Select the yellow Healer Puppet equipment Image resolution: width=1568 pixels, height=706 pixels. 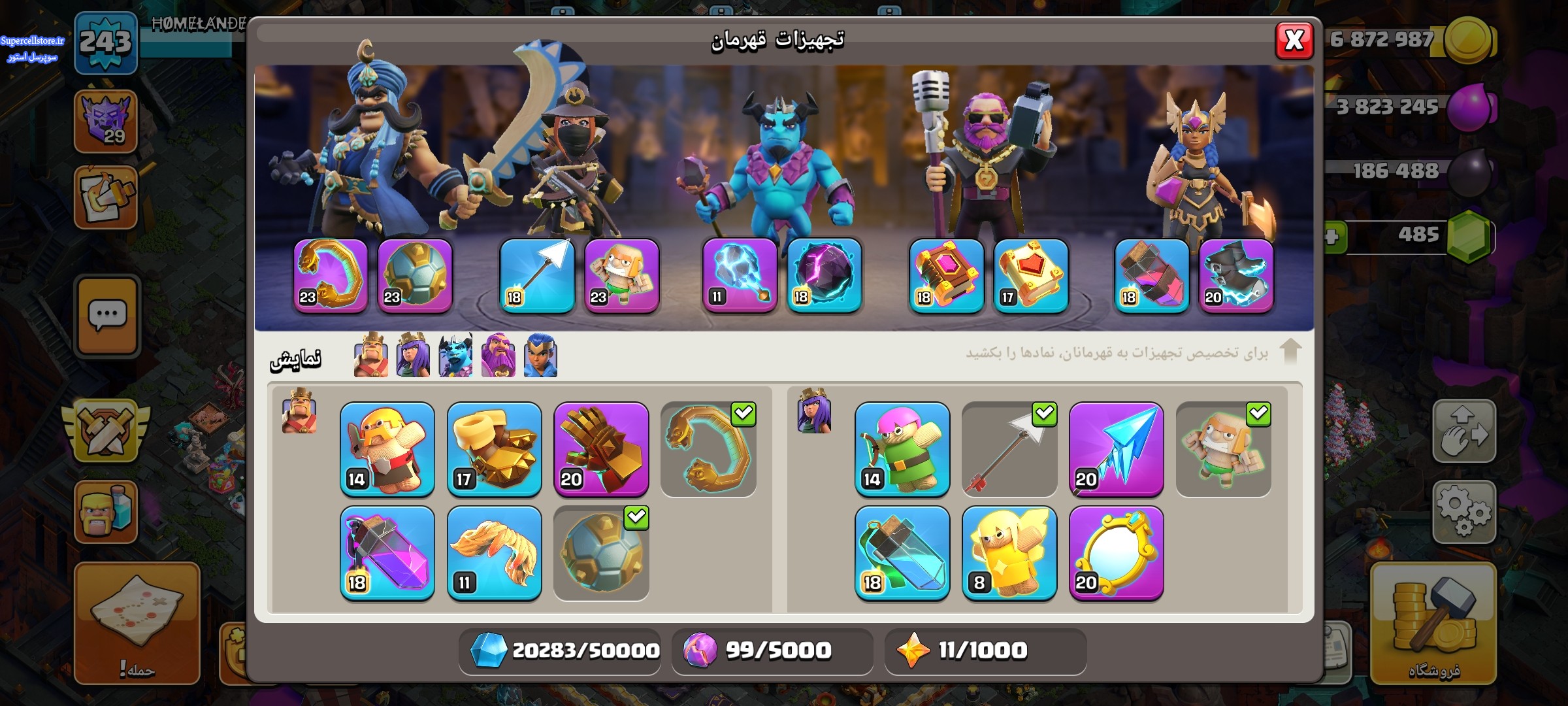point(1009,553)
